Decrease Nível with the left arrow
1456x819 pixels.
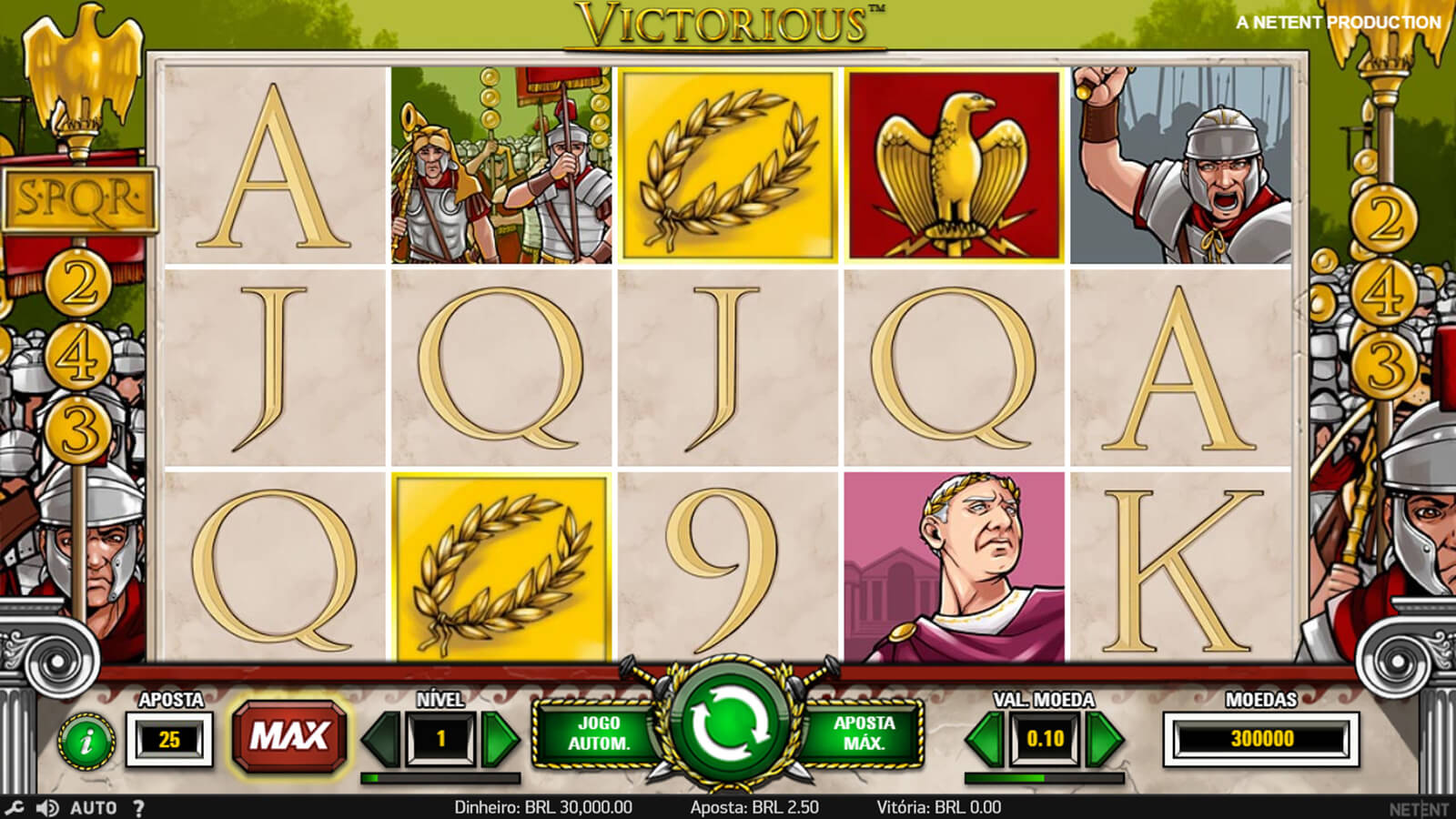382,739
